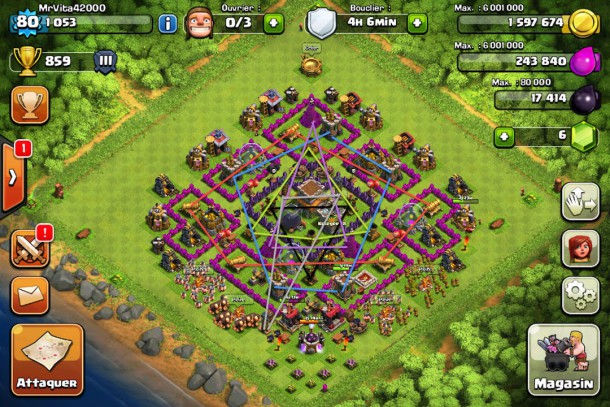The height and width of the screenshot is (407, 610).
Task: Activate the hand-icon layout editor button
Action: (581, 201)
